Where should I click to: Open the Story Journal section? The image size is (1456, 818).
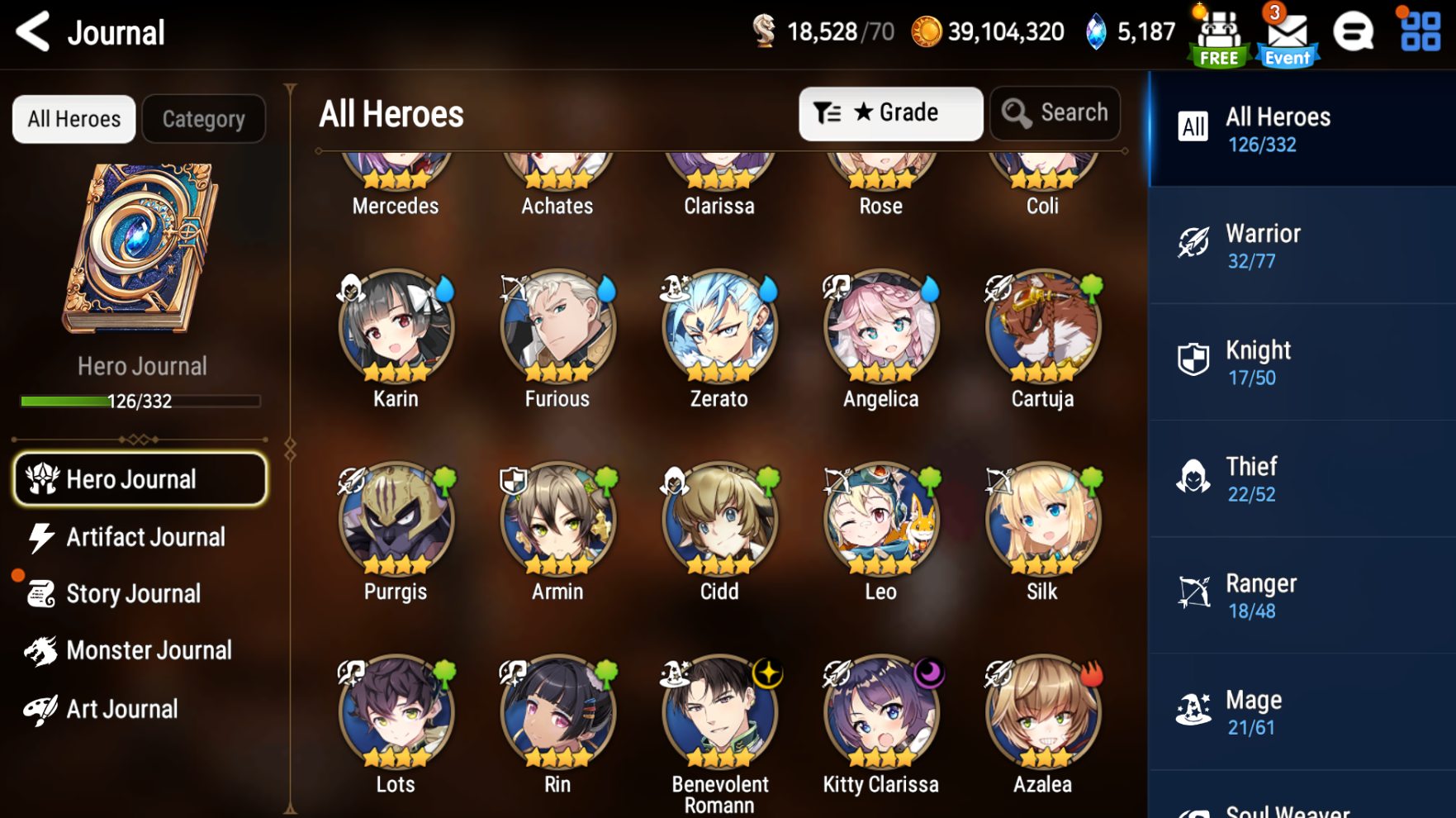click(x=134, y=593)
